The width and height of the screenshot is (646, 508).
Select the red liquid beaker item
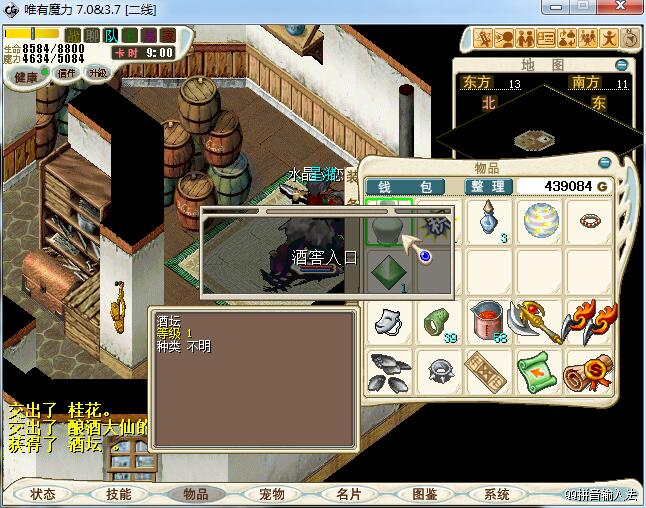click(x=489, y=321)
